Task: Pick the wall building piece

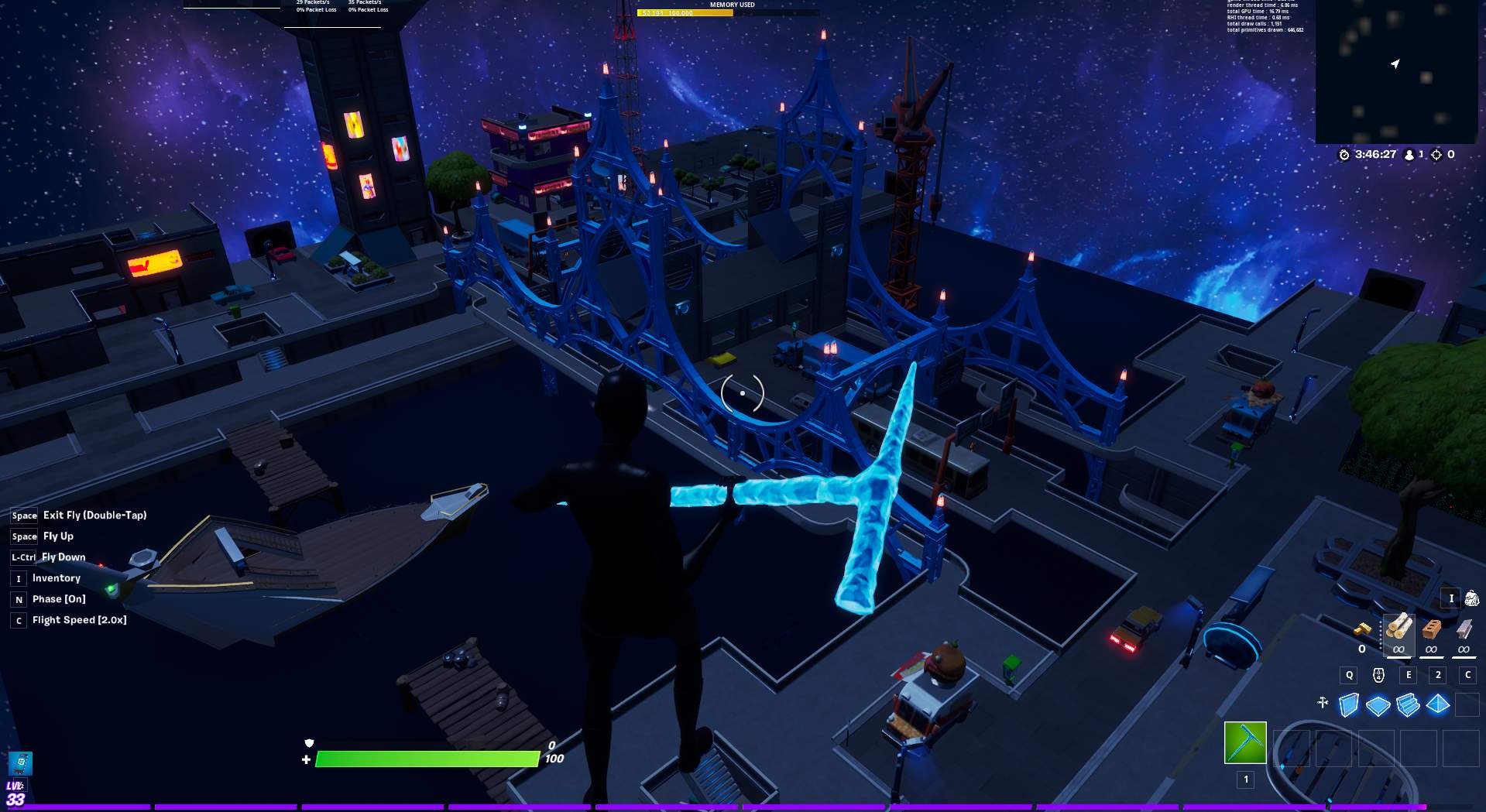Action: pos(1348,705)
